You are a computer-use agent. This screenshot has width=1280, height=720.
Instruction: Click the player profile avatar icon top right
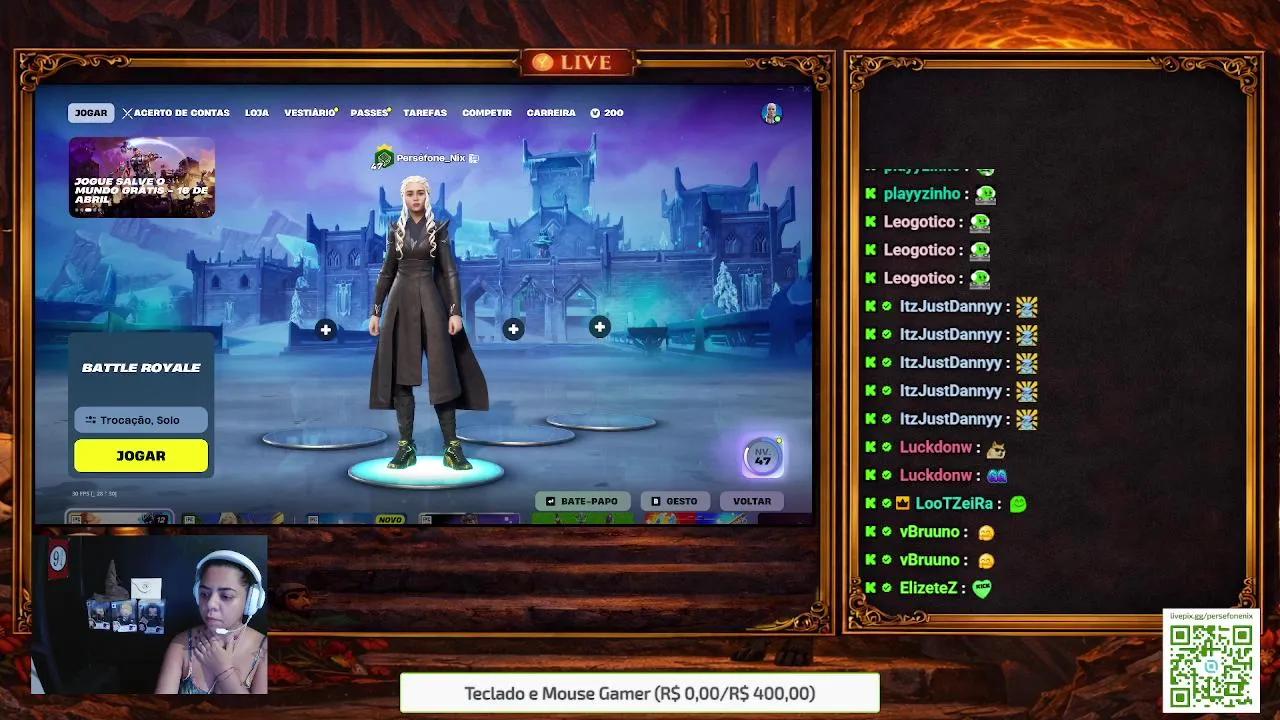[x=772, y=113]
